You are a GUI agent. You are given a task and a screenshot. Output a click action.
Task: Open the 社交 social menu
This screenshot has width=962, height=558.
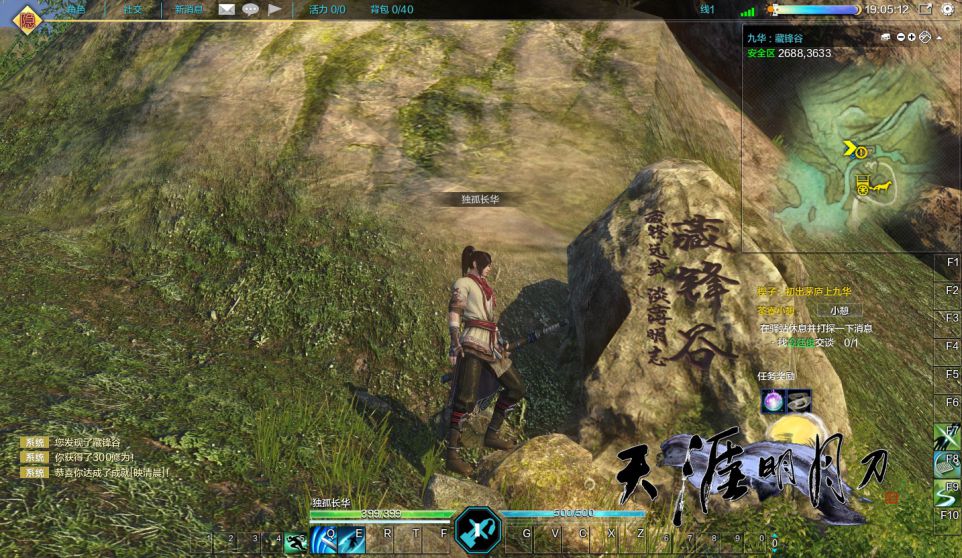(x=132, y=9)
